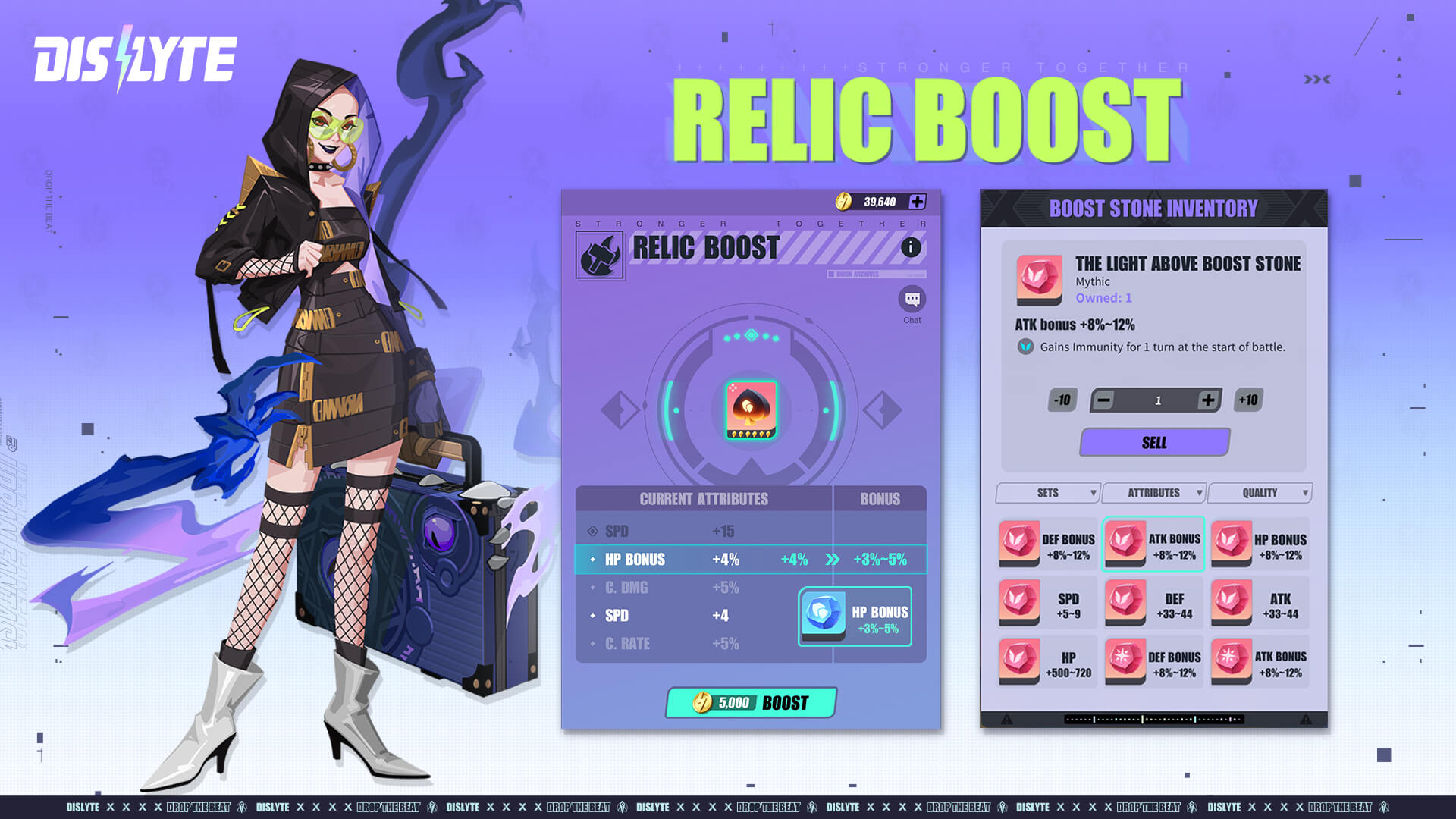This screenshot has height=819, width=1456.
Task: Increase sell quantity with the +10 stepper
Action: tap(1247, 400)
